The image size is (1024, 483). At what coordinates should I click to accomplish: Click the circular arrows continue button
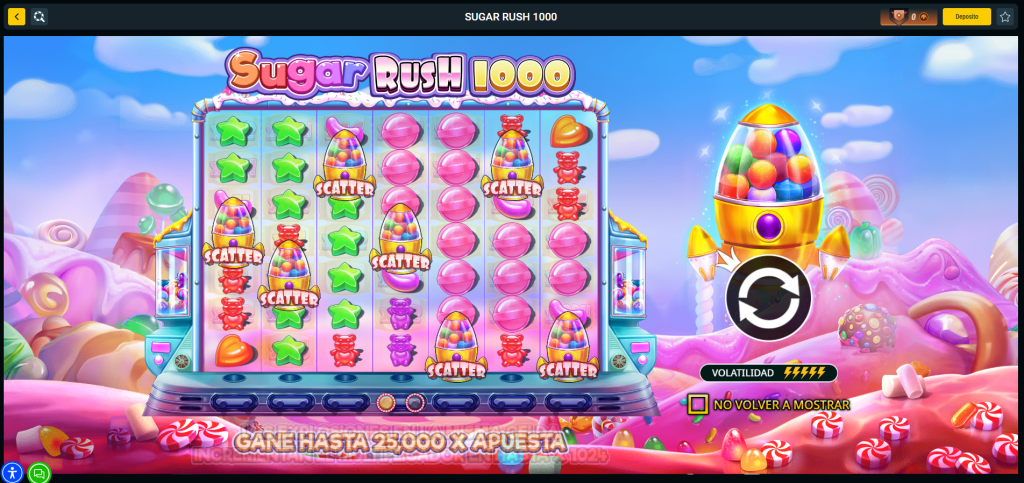(768, 297)
